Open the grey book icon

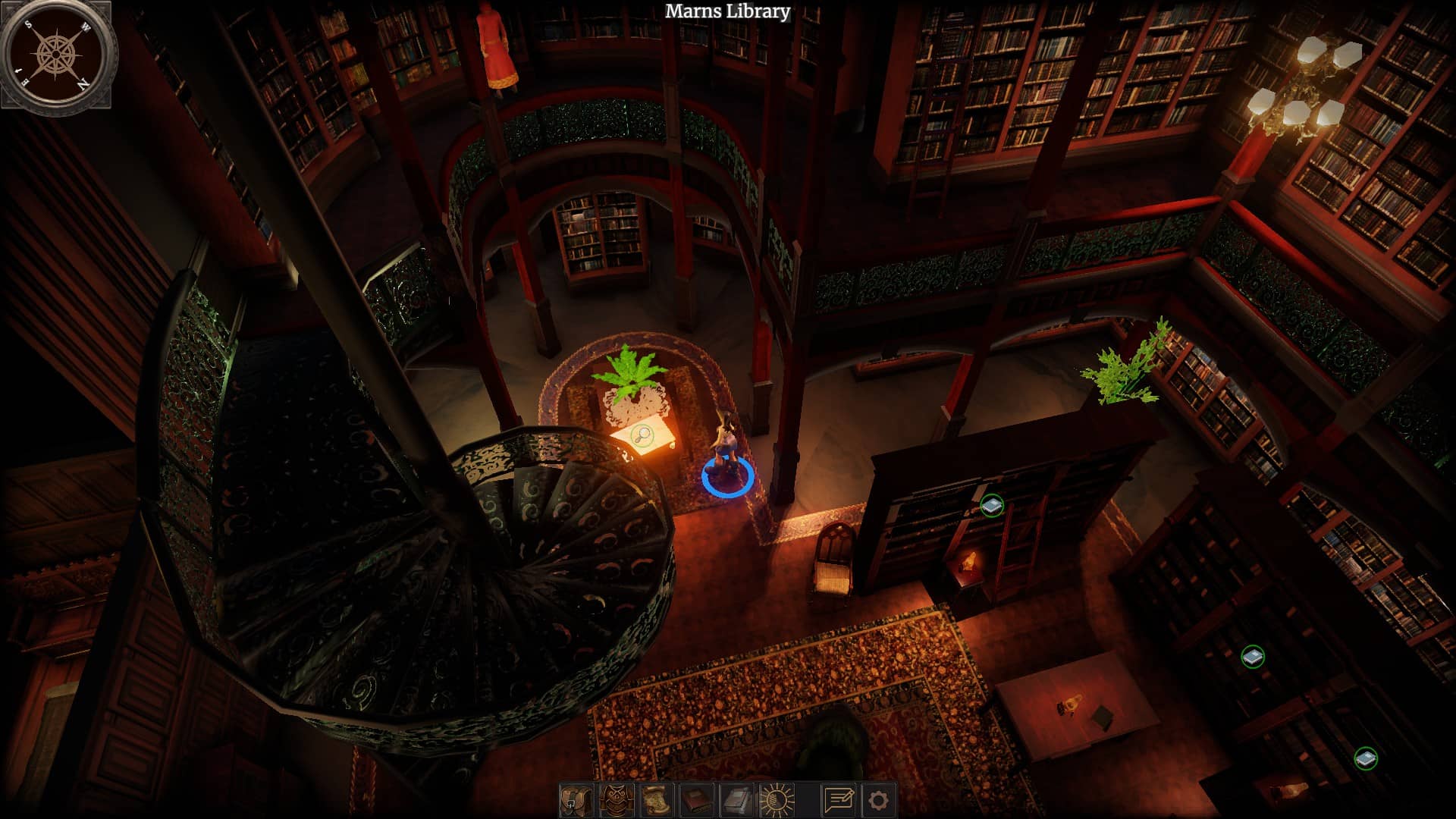click(737, 800)
